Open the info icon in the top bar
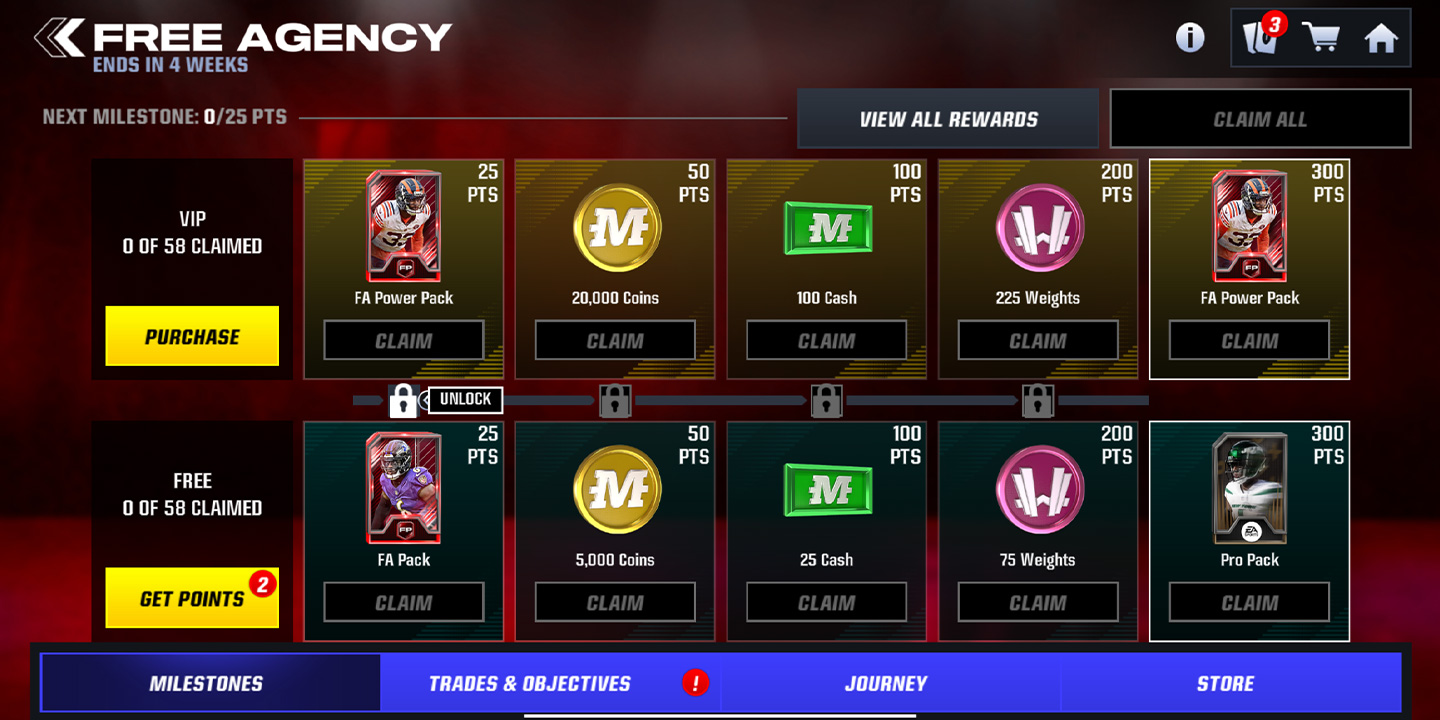The height and width of the screenshot is (720, 1440). (x=1189, y=37)
